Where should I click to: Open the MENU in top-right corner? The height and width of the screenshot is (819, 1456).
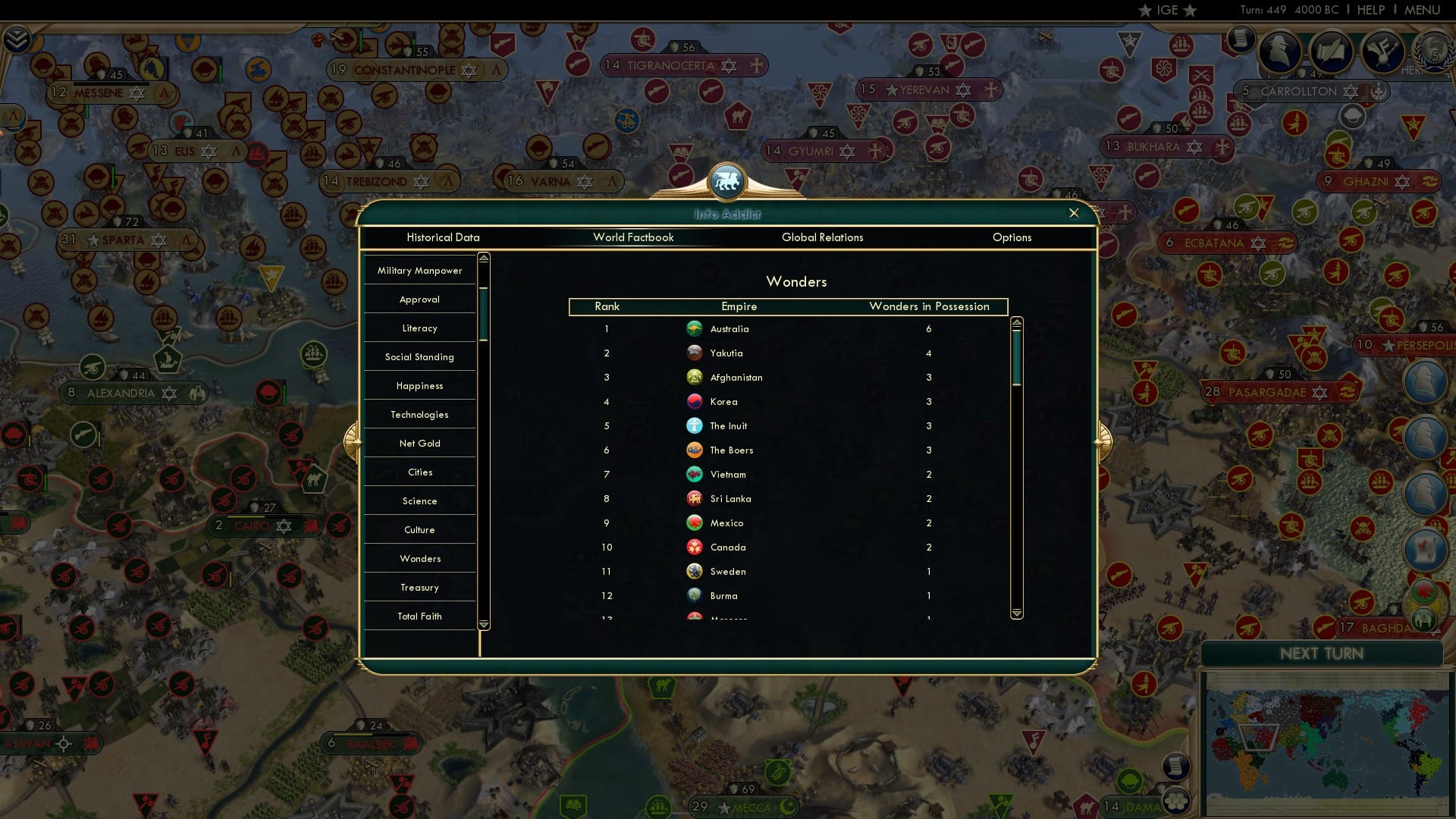point(1423,10)
